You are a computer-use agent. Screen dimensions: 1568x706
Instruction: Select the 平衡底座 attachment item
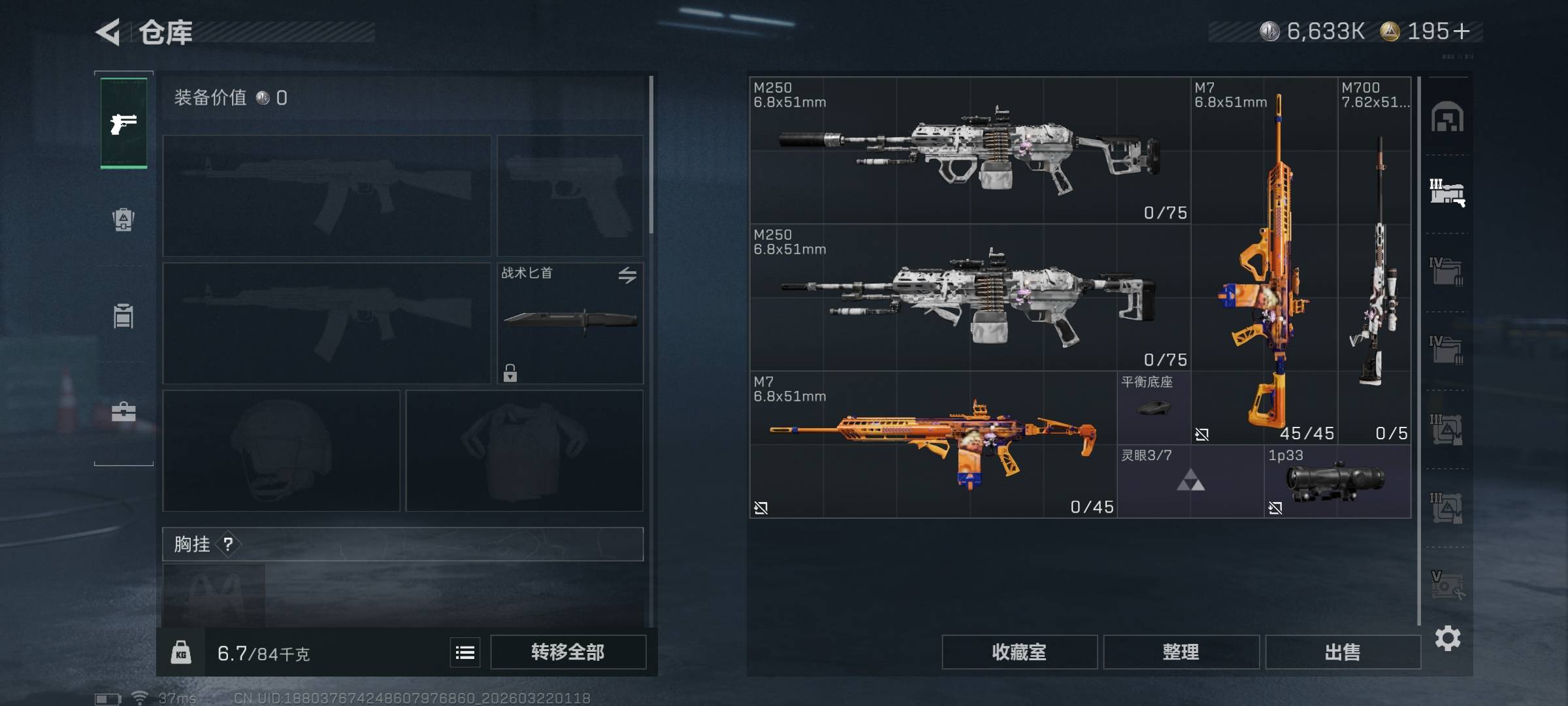(x=1154, y=408)
